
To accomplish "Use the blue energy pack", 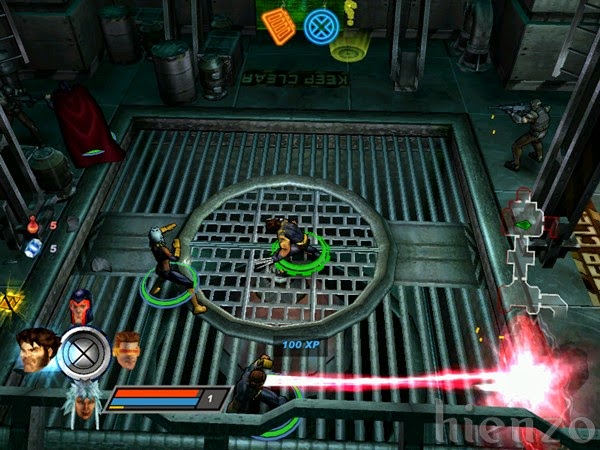I will (33, 248).
